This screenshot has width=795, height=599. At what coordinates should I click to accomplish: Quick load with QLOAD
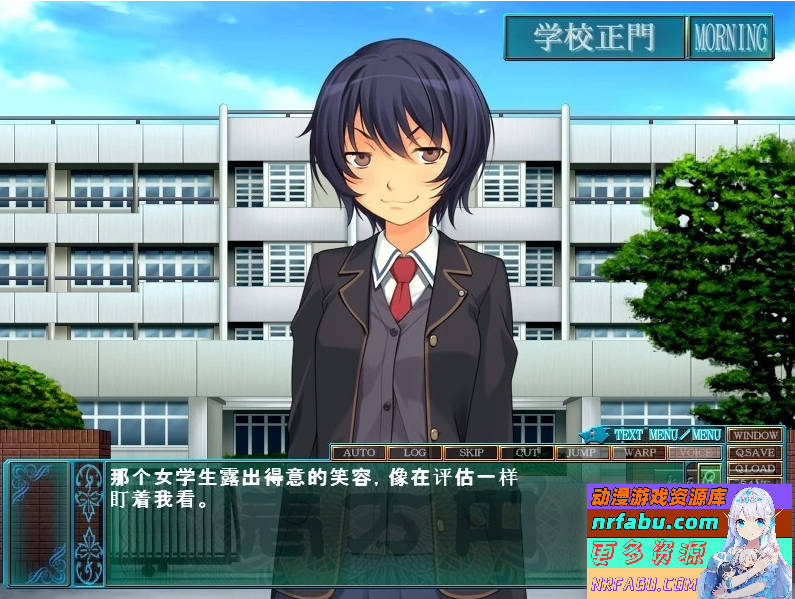coord(754,468)
